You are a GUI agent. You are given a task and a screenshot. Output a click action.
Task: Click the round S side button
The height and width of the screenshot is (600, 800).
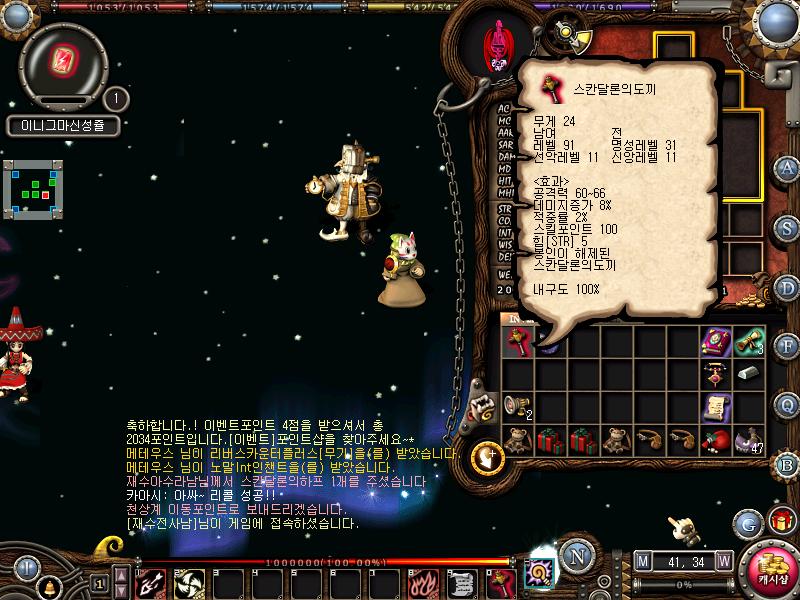pyautogui.click(x=787, y=227)
